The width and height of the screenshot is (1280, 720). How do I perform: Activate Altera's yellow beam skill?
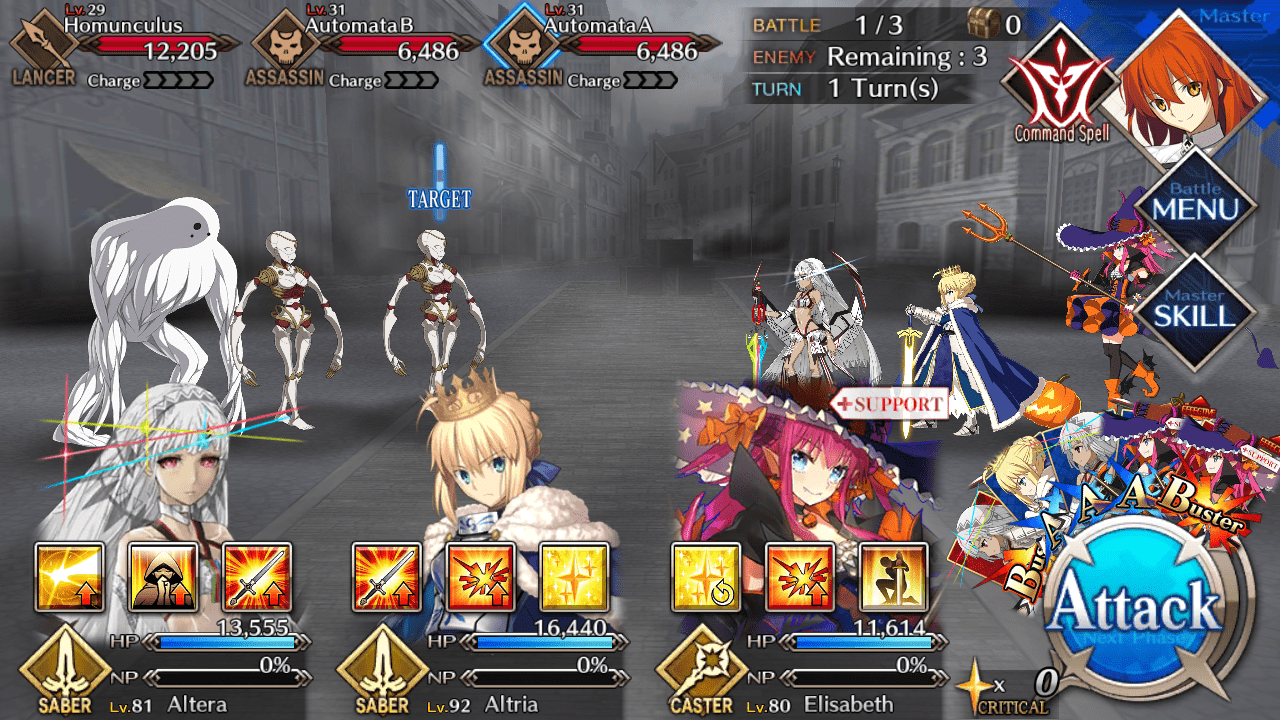69,577
